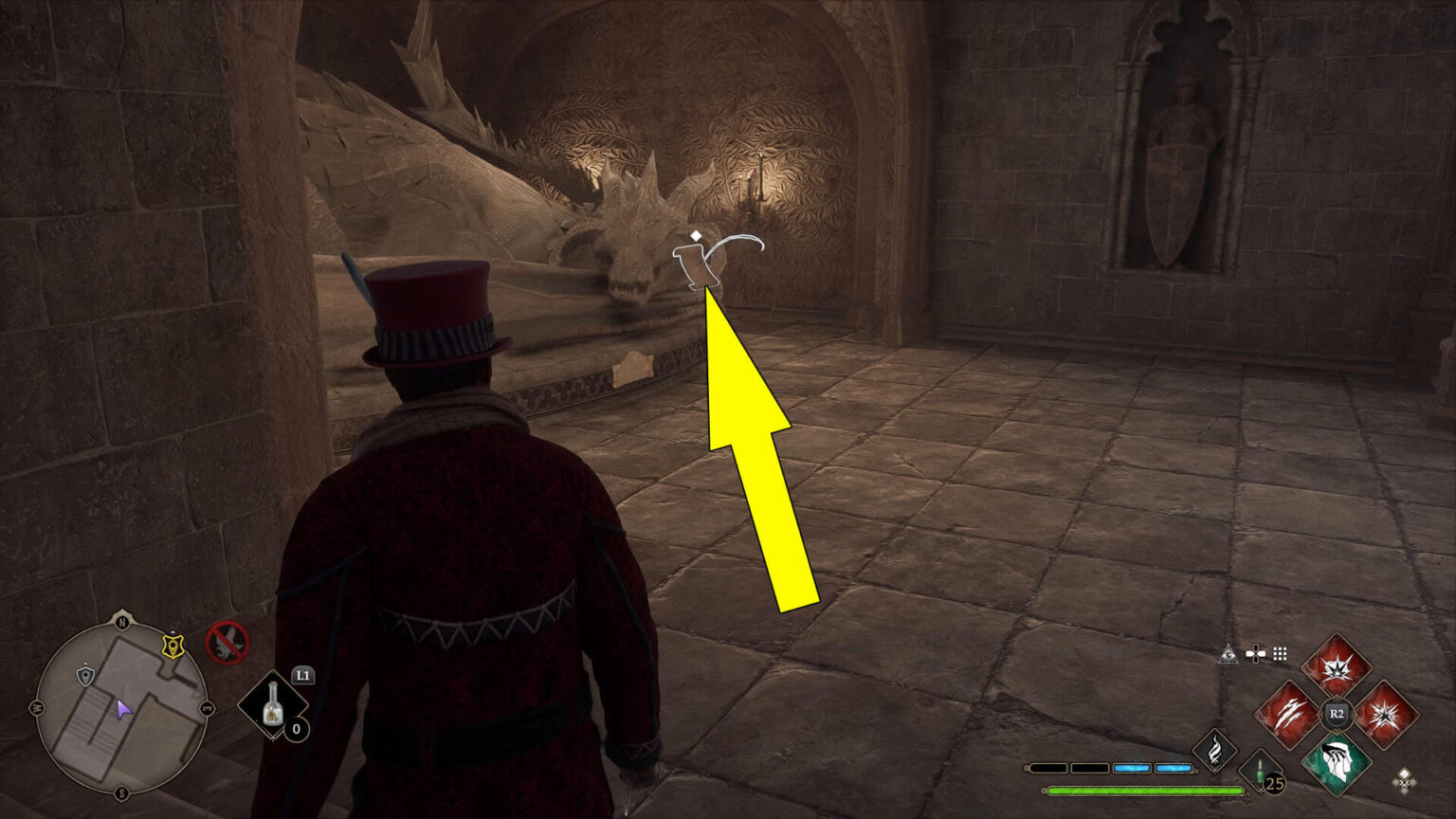Screen dimensions: 1456x819
Task: Click the potion count badge showing 0
Action: tap(296, 727)
